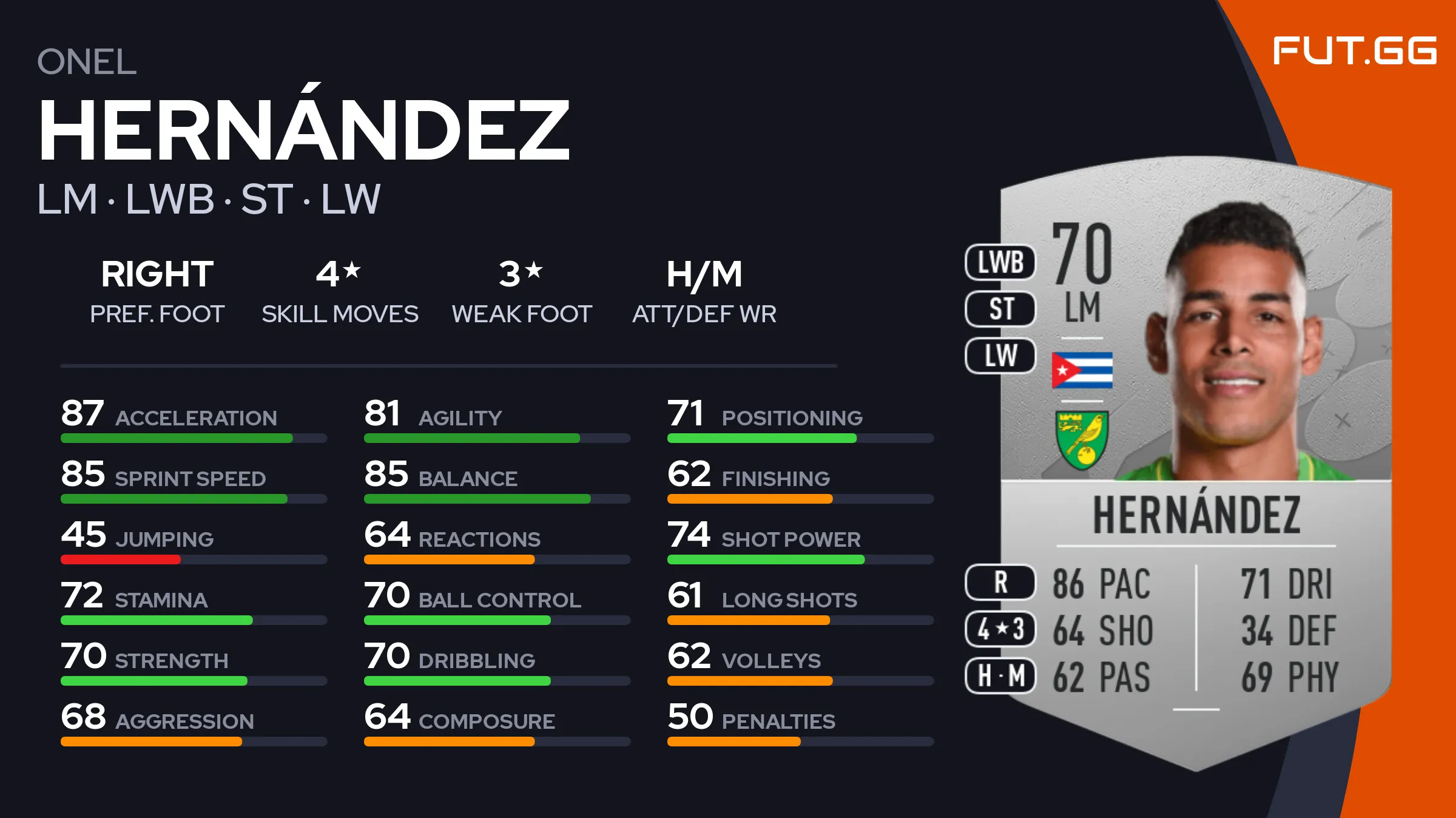Open the FUT.GG logo link
This screenshot has width=1456, height=818.
click(1354, 50)
